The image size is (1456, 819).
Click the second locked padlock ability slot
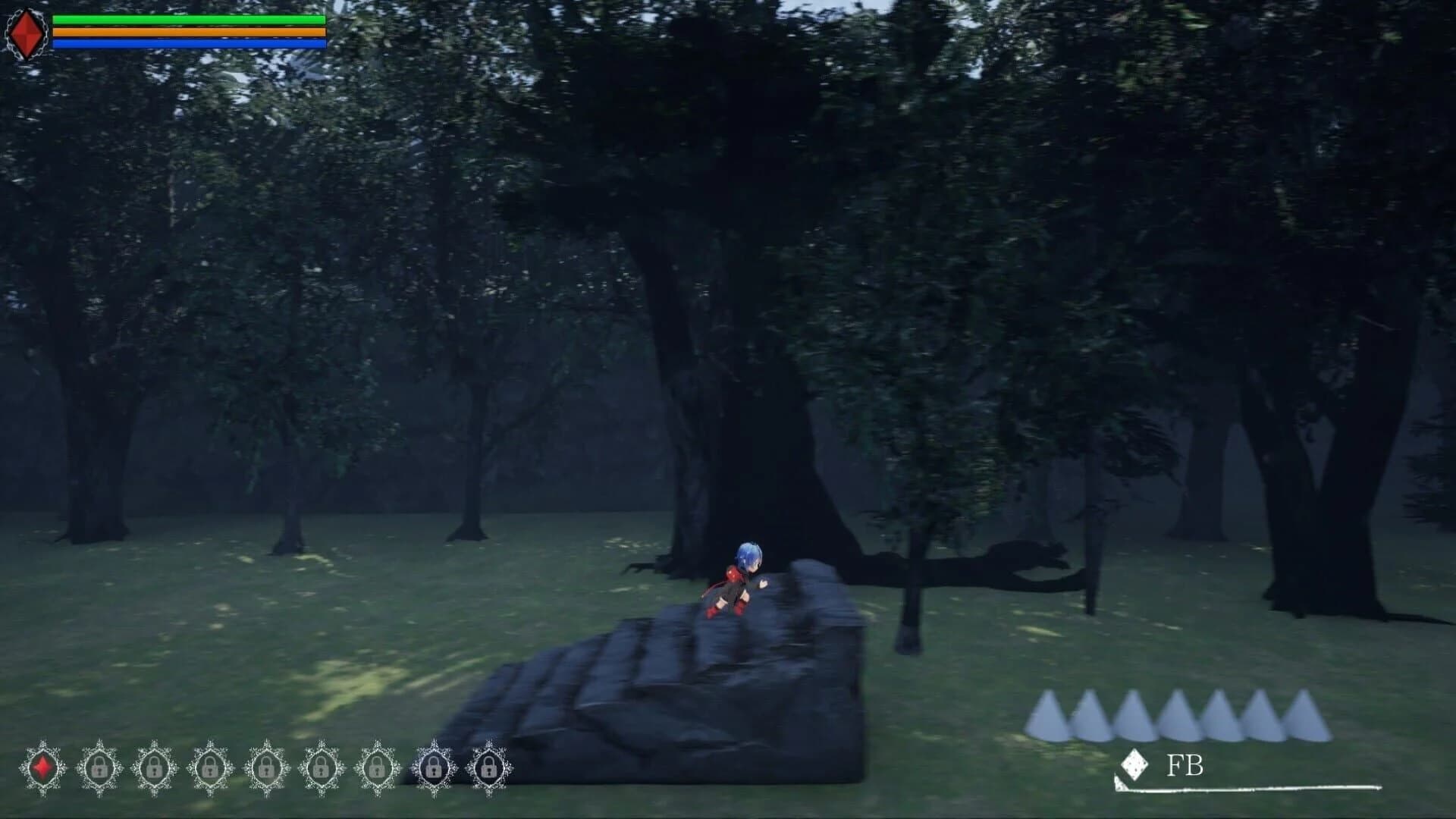[155, 766]
